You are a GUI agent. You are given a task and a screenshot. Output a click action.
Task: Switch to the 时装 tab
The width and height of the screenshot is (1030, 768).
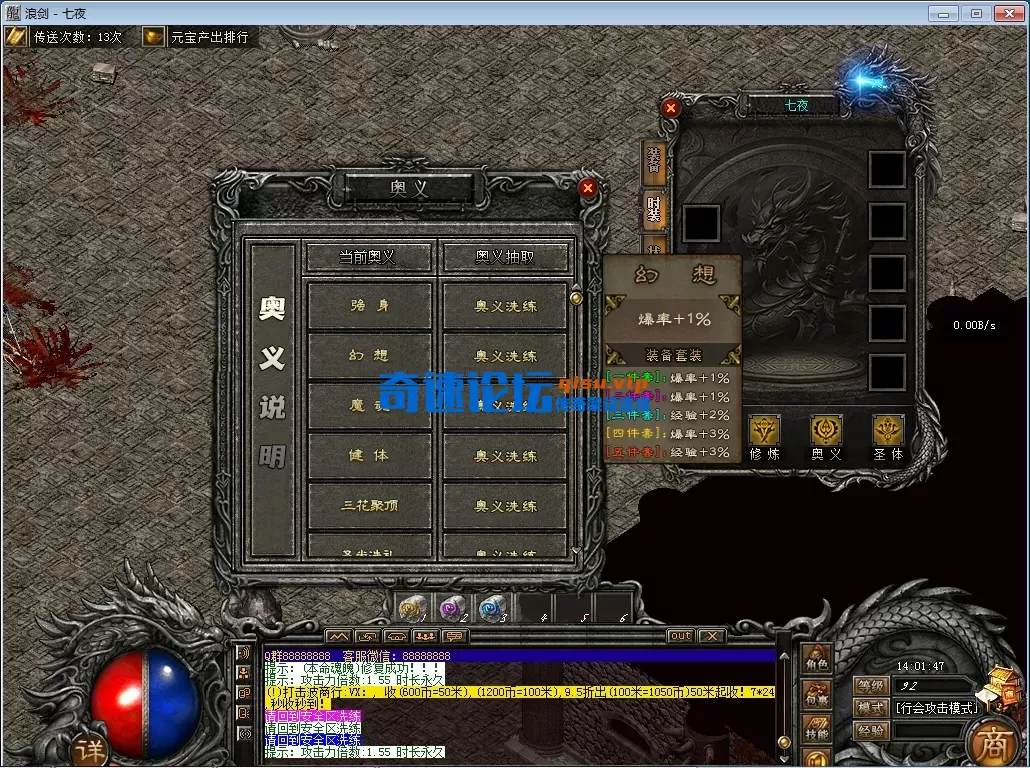point(654,209)
